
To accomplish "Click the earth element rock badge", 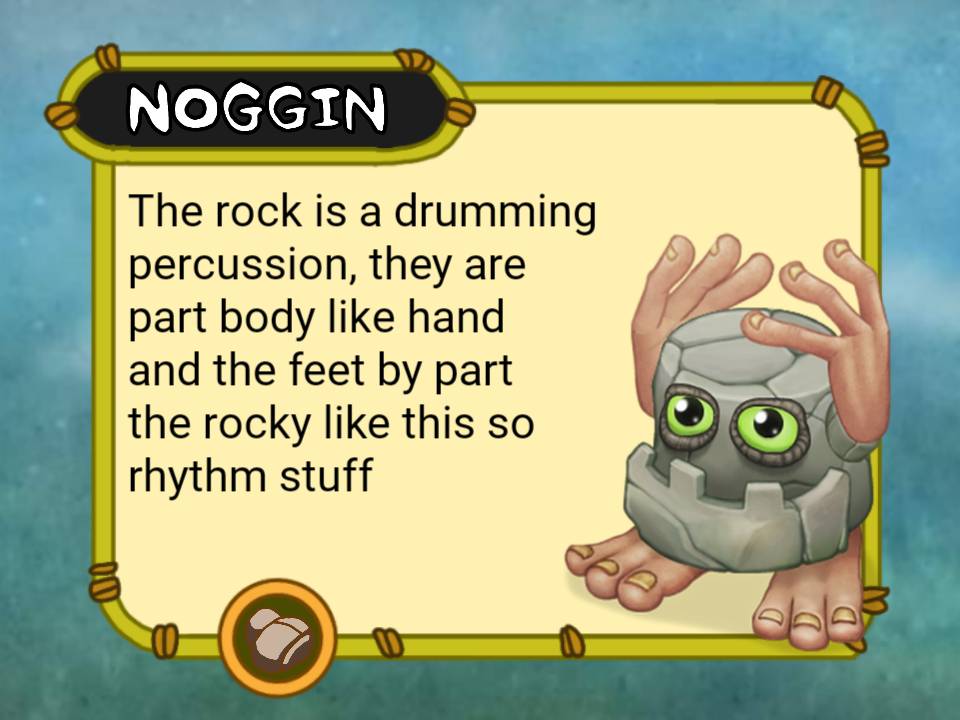I will (x=277, y=636).
